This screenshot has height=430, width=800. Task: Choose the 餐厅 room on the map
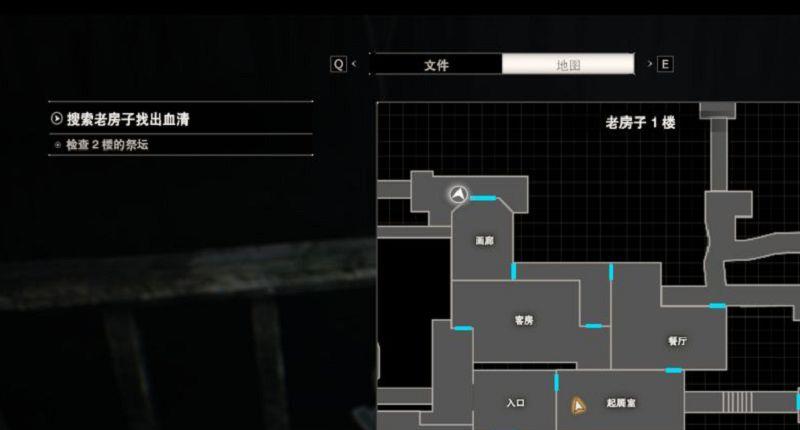(x=677, y=341)
